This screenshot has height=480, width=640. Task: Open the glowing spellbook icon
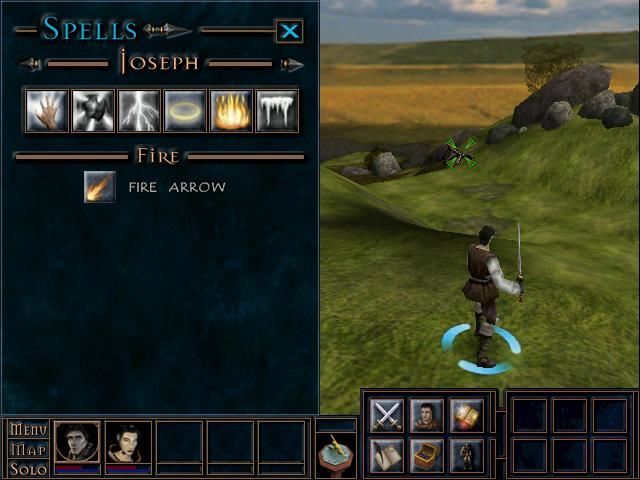pos(466,414)
